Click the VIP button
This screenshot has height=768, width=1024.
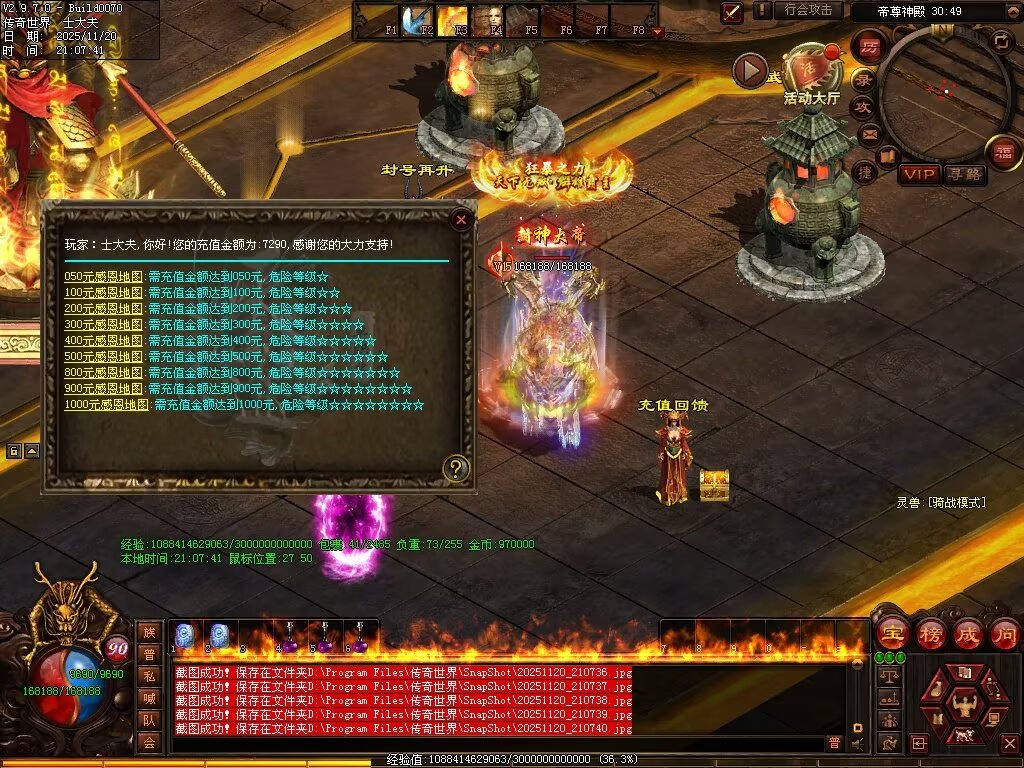coord(918,175)
